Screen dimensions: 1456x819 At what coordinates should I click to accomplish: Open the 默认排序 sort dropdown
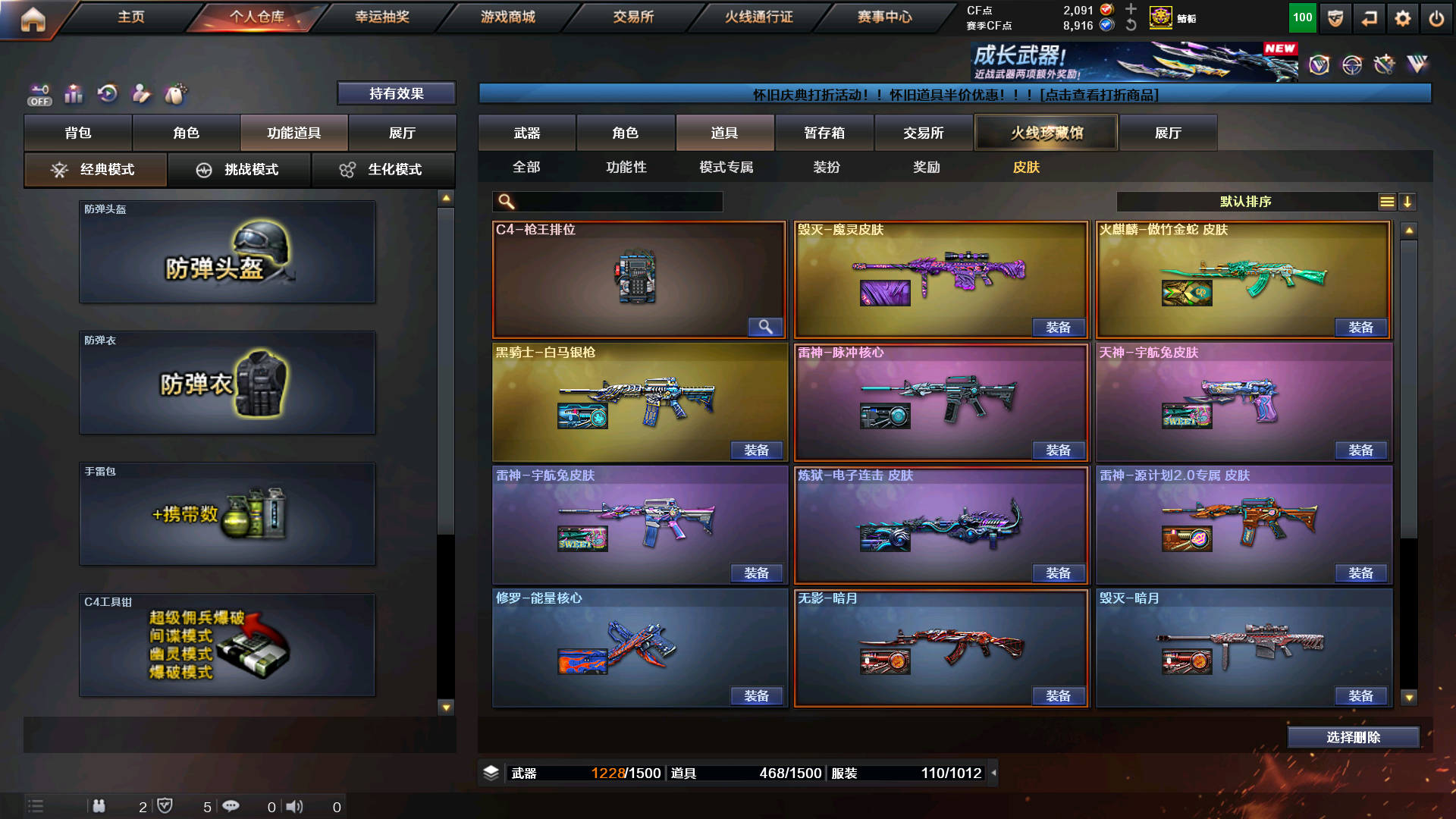point(1245,202)
